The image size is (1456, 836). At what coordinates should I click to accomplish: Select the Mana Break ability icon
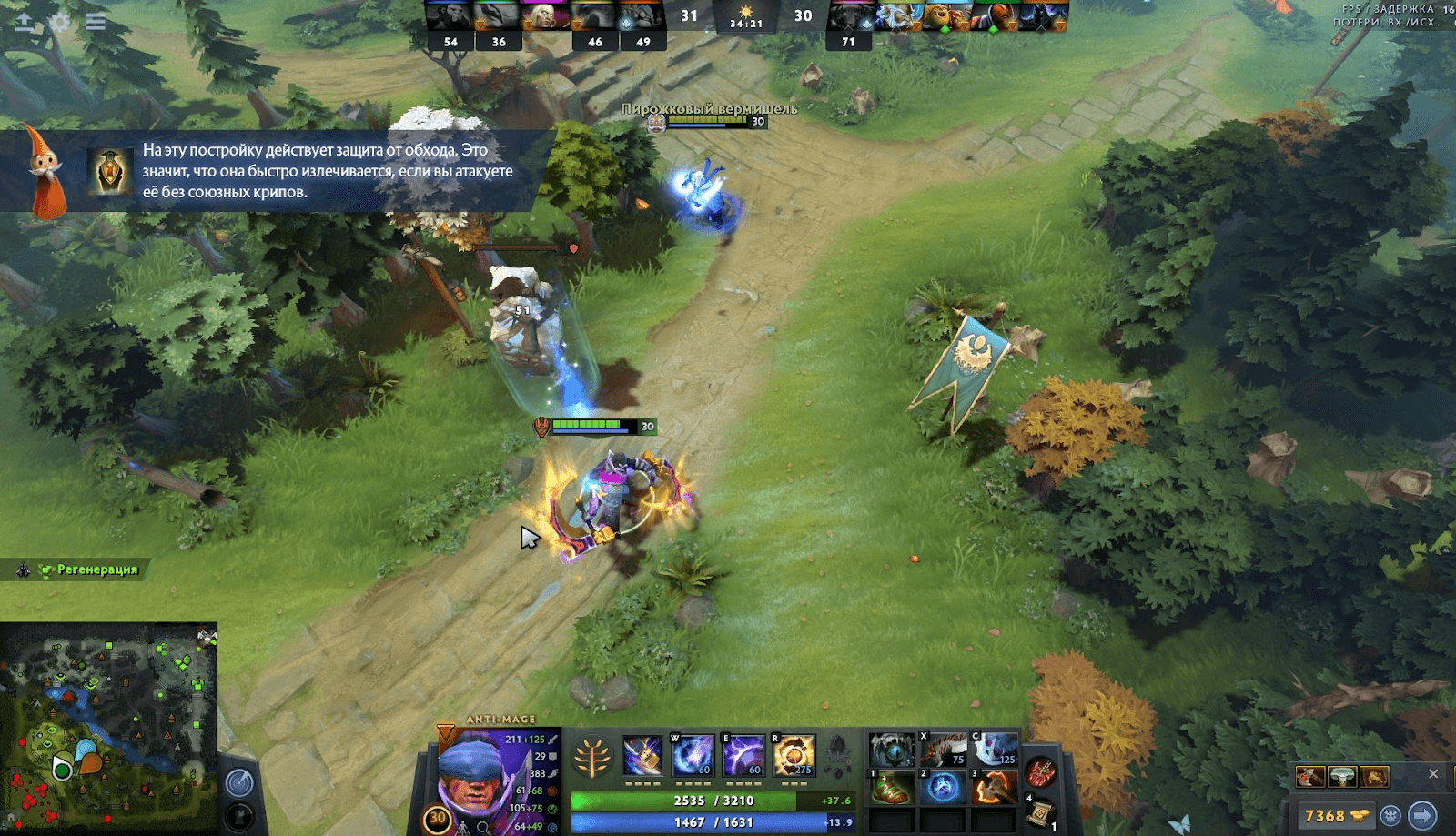(642, 756)
